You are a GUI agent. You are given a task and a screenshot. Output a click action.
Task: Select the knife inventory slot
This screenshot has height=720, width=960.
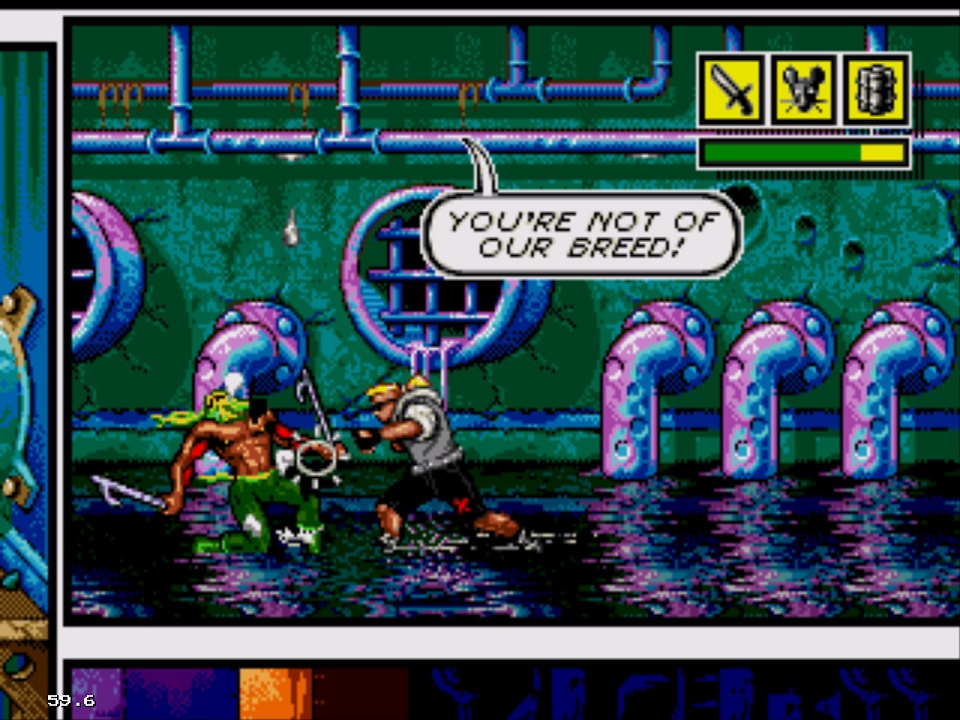[x=732, y=90]
